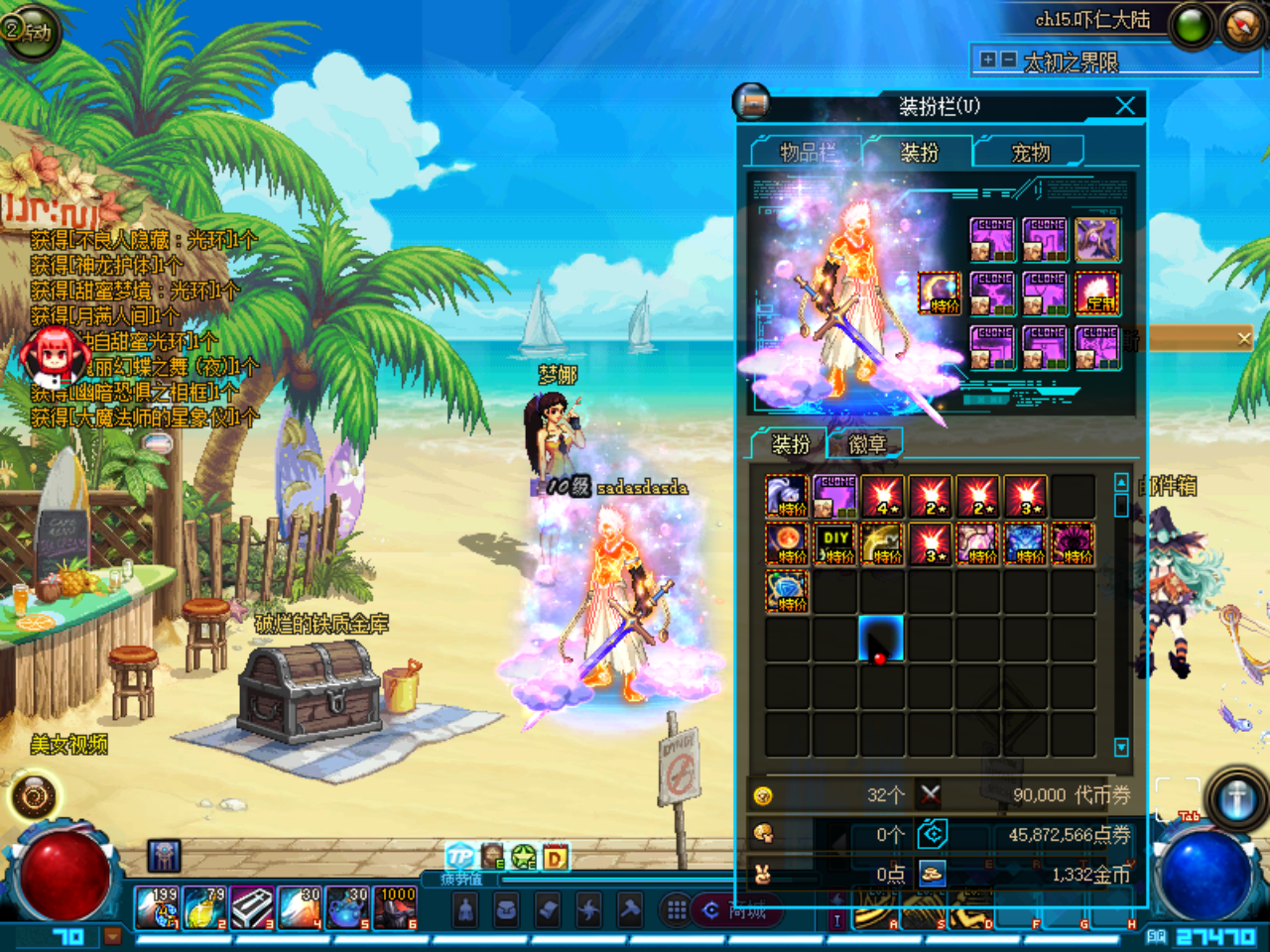
Task: Select the hammer crafting icon on the menu bar
Action: point(630,910)
